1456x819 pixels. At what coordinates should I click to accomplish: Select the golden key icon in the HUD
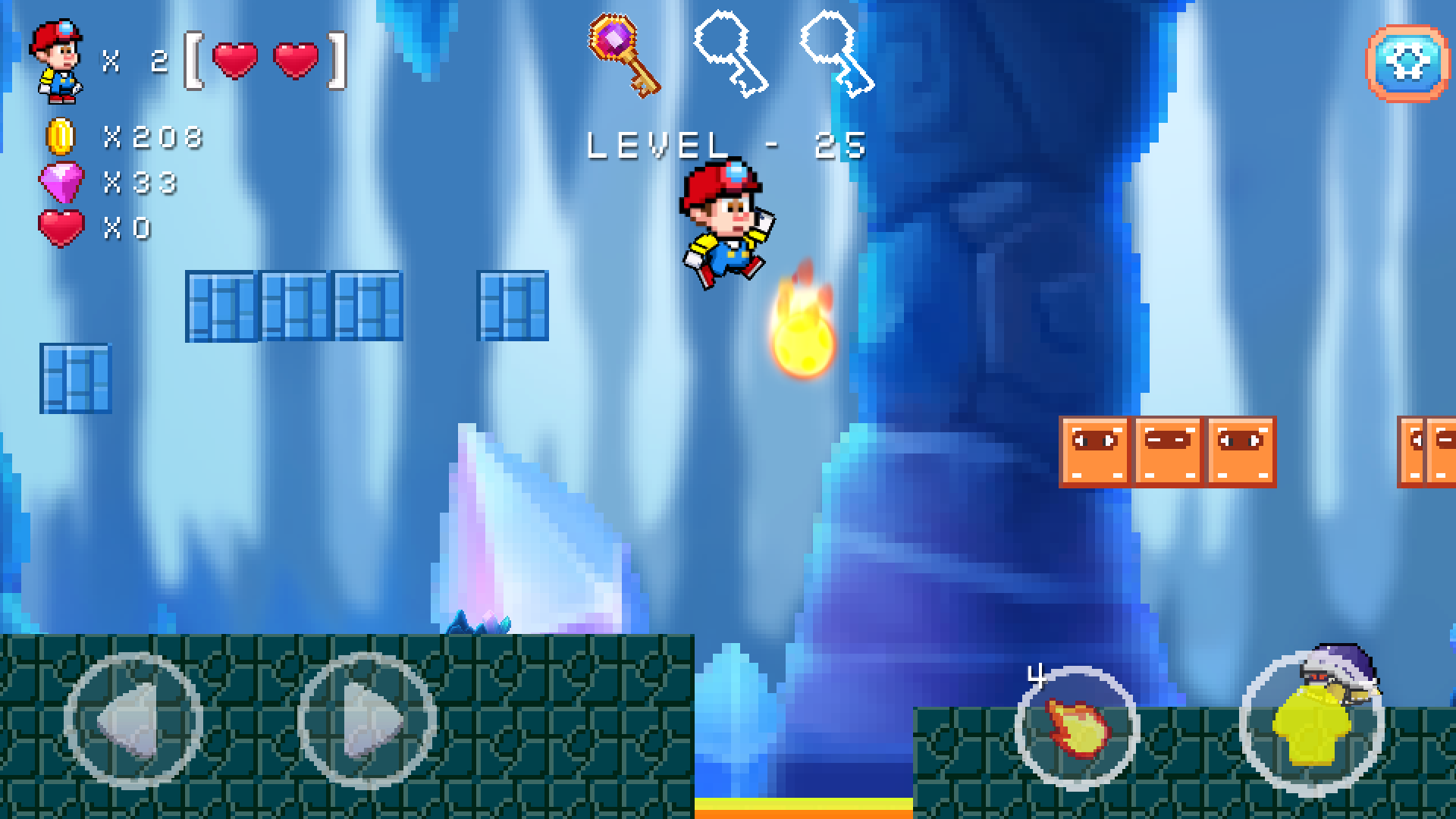click(x=623, y=52)
